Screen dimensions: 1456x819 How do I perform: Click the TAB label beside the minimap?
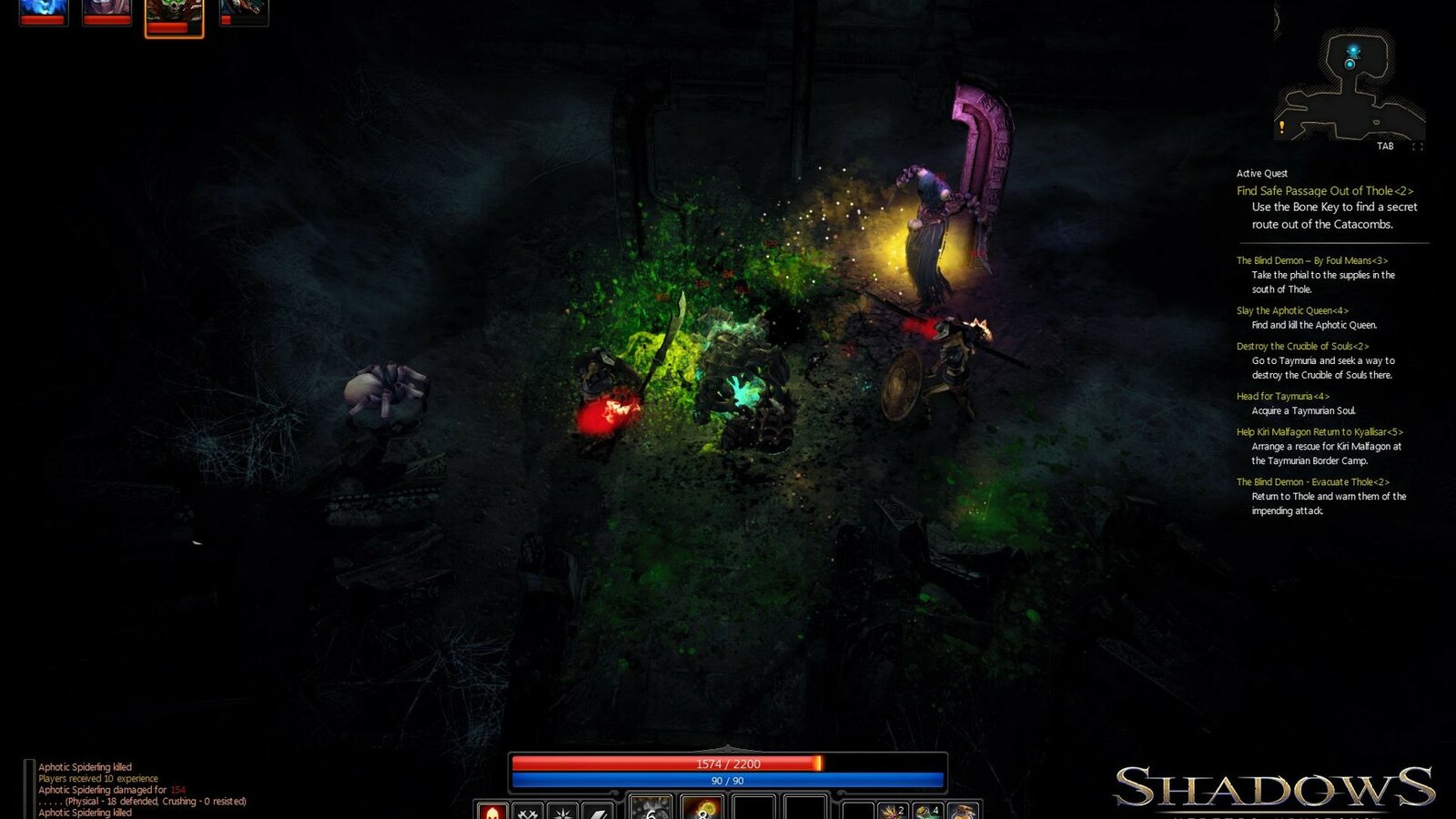coord(1387,144)
